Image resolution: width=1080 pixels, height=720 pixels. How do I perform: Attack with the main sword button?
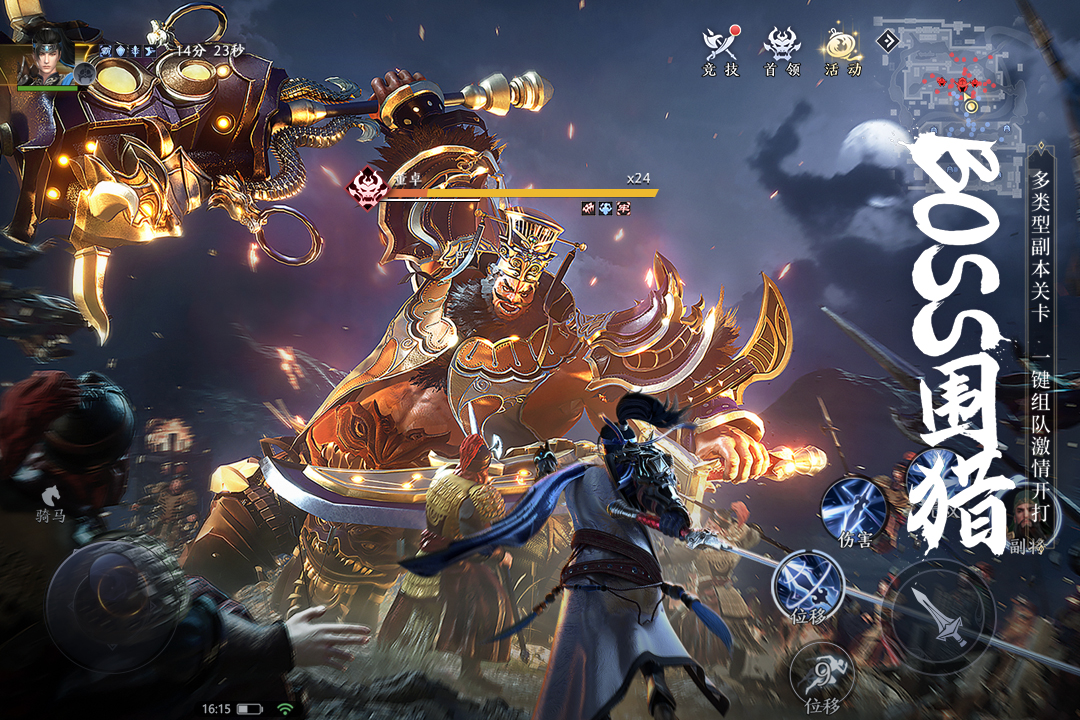pos(943,612)
